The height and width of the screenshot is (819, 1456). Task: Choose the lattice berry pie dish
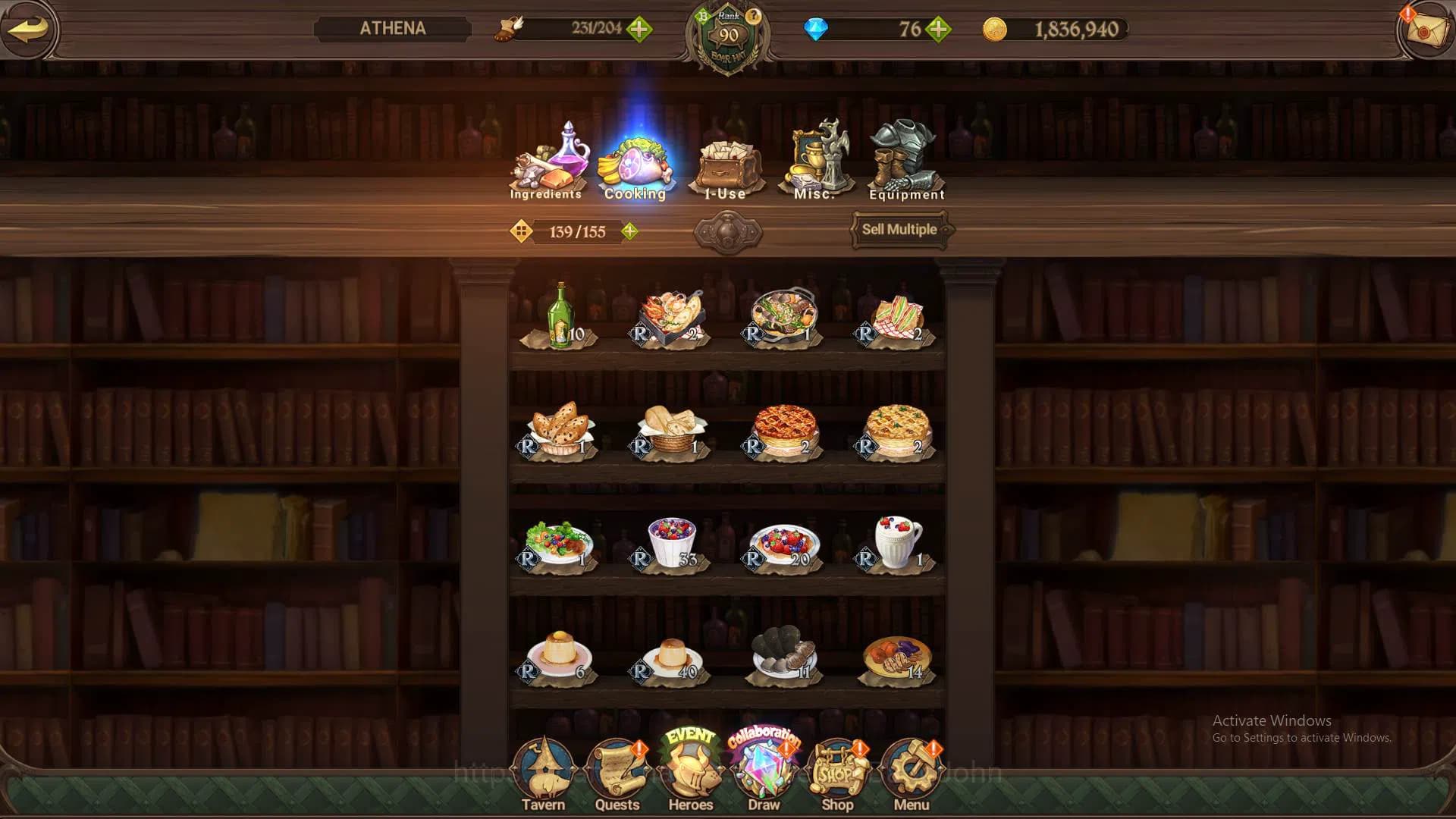784,430
